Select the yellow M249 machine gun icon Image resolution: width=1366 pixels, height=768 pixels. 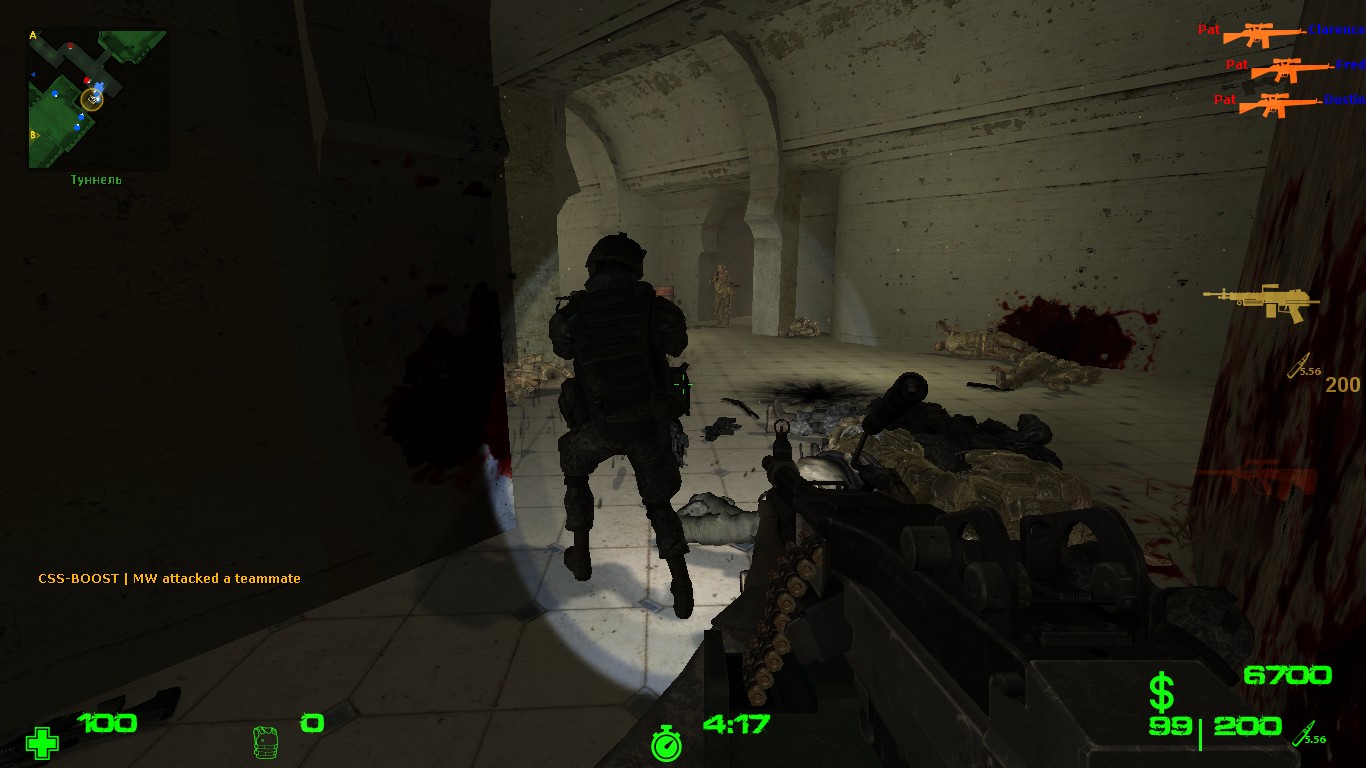1261,301
